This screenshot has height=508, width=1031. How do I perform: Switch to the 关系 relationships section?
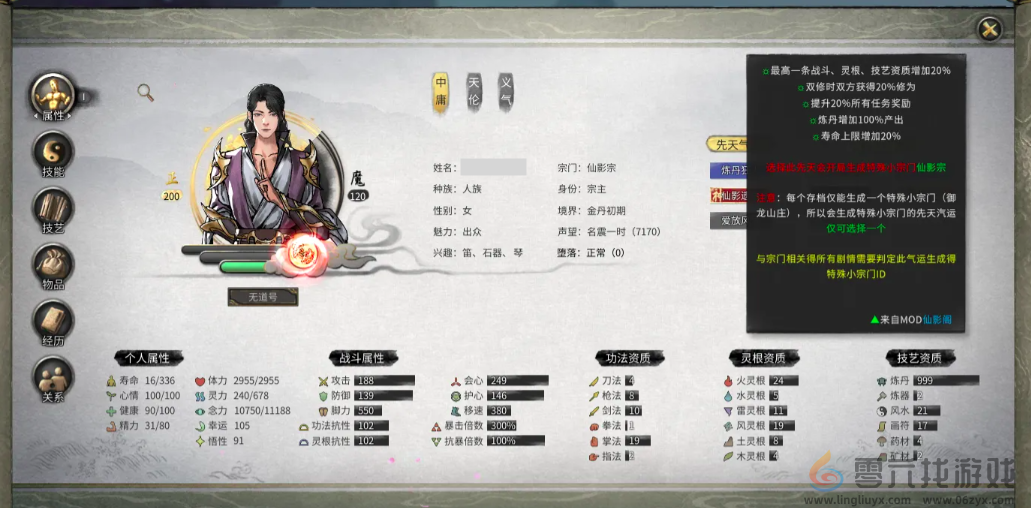click(53, 378)
